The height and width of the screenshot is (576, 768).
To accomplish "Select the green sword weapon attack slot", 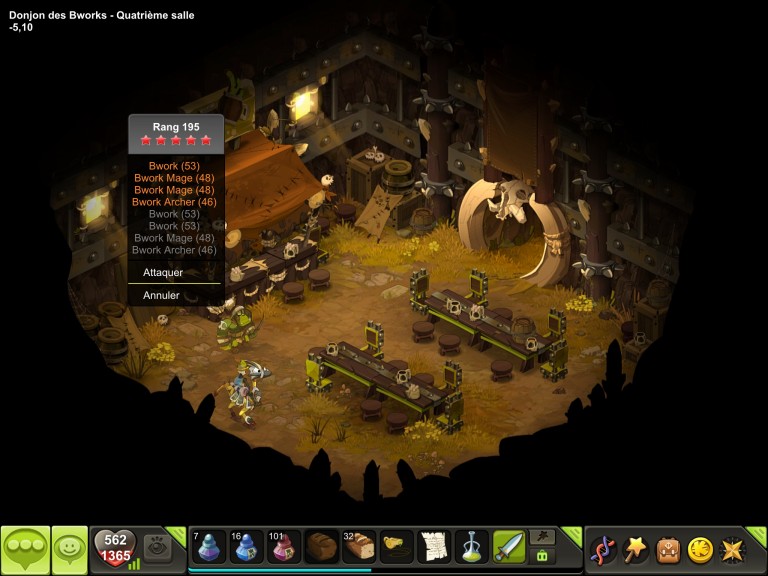I will coord(508,547).
